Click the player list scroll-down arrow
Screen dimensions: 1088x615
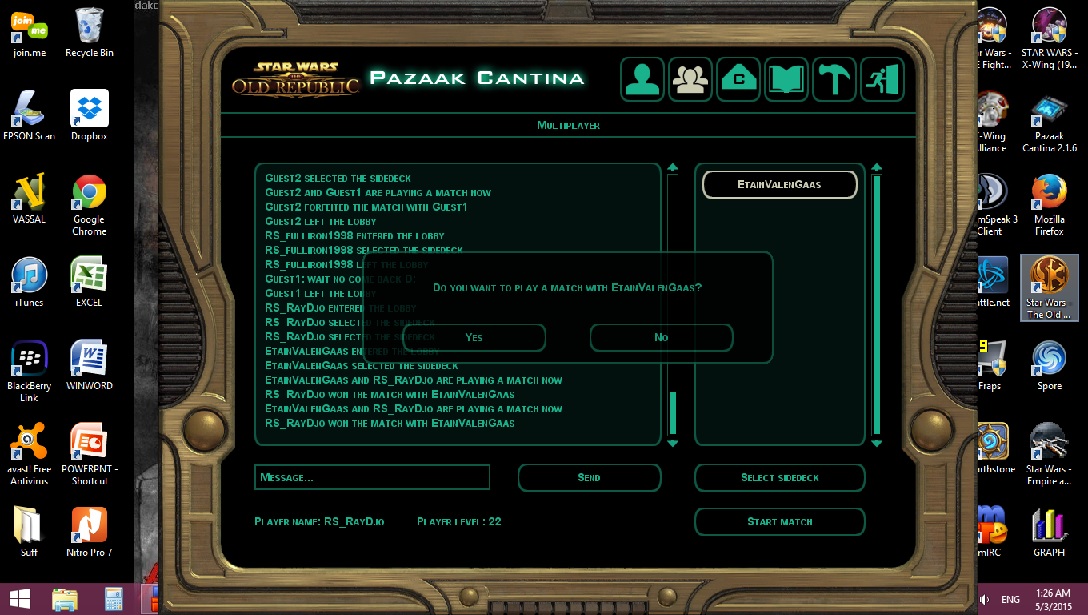coord(877,442)
